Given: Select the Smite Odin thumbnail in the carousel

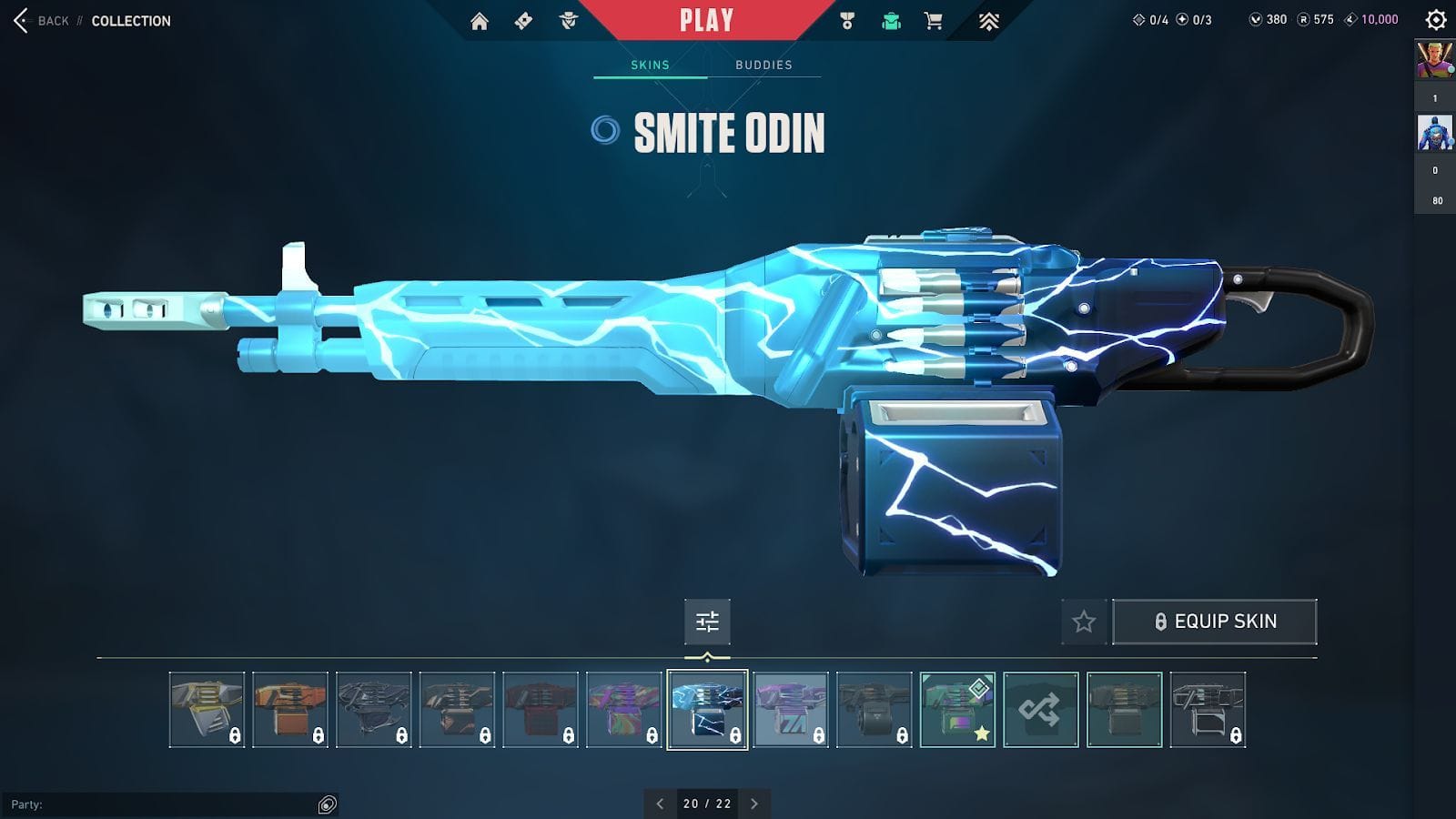Looking at the screenshot, I should pos(707,711).
